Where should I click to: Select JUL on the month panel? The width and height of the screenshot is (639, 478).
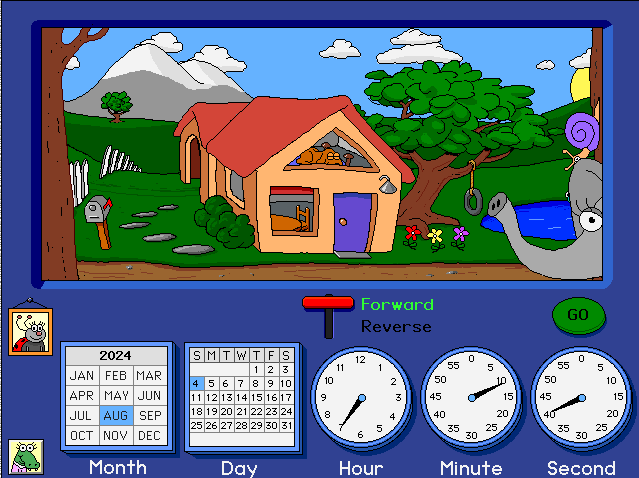83,415
